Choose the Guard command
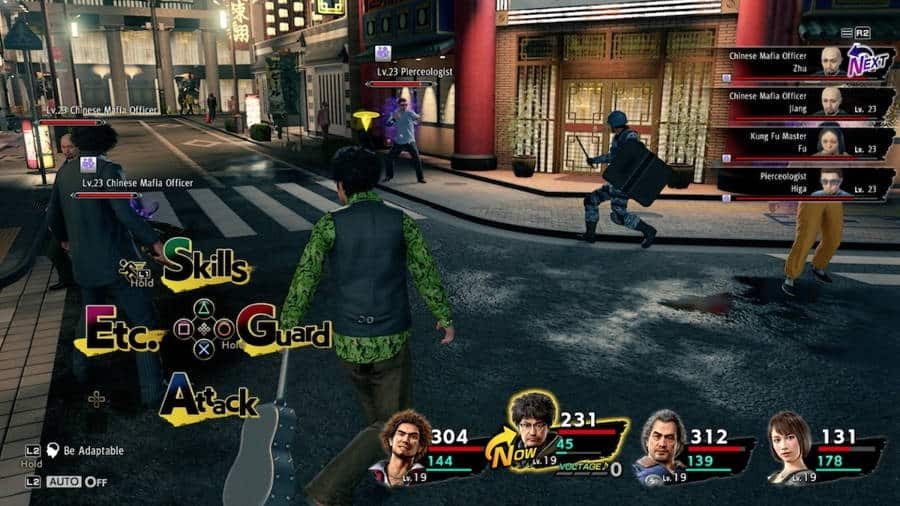 tap(284, 331)
